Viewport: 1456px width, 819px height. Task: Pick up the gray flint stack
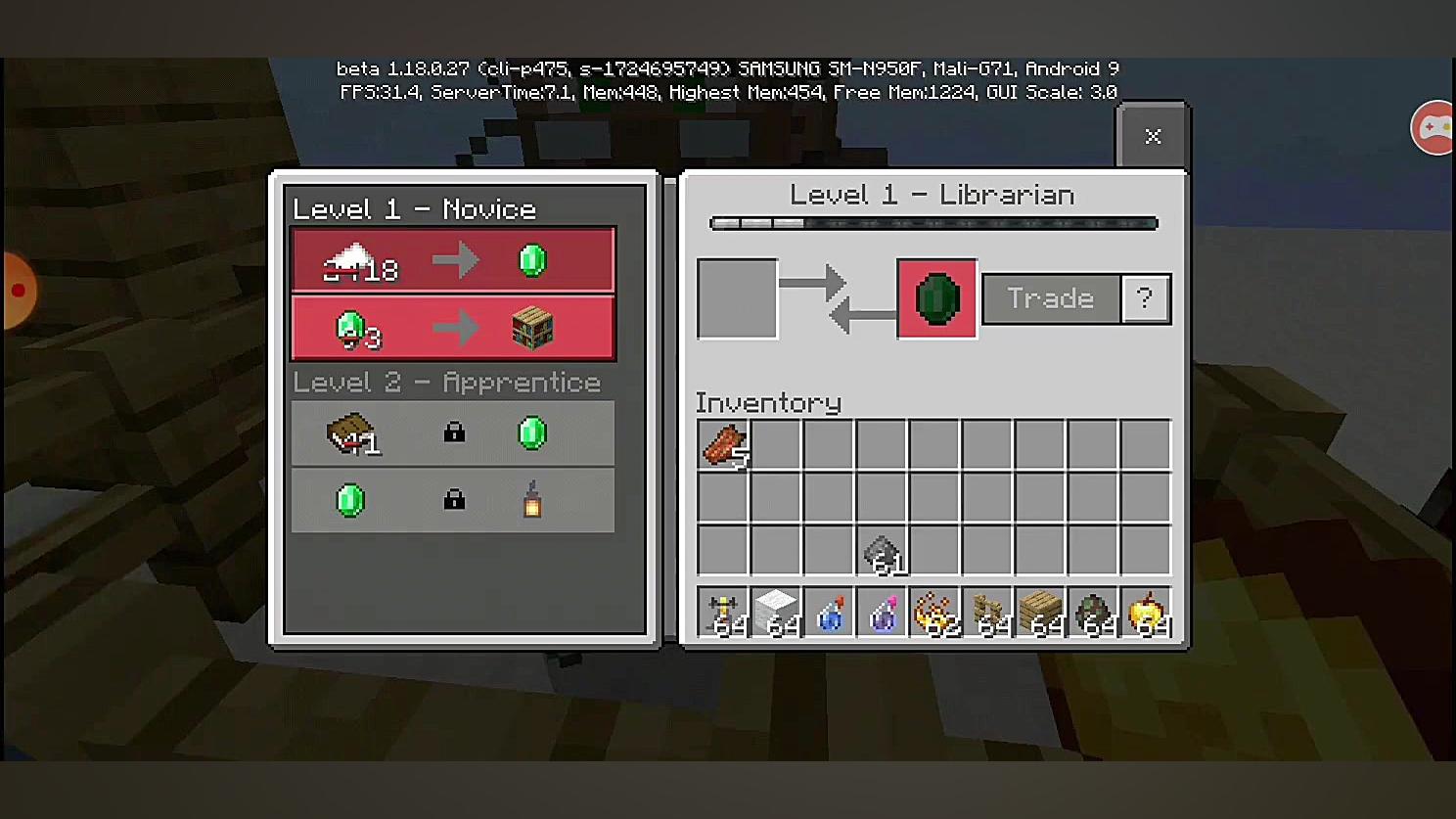coord(882,552)
